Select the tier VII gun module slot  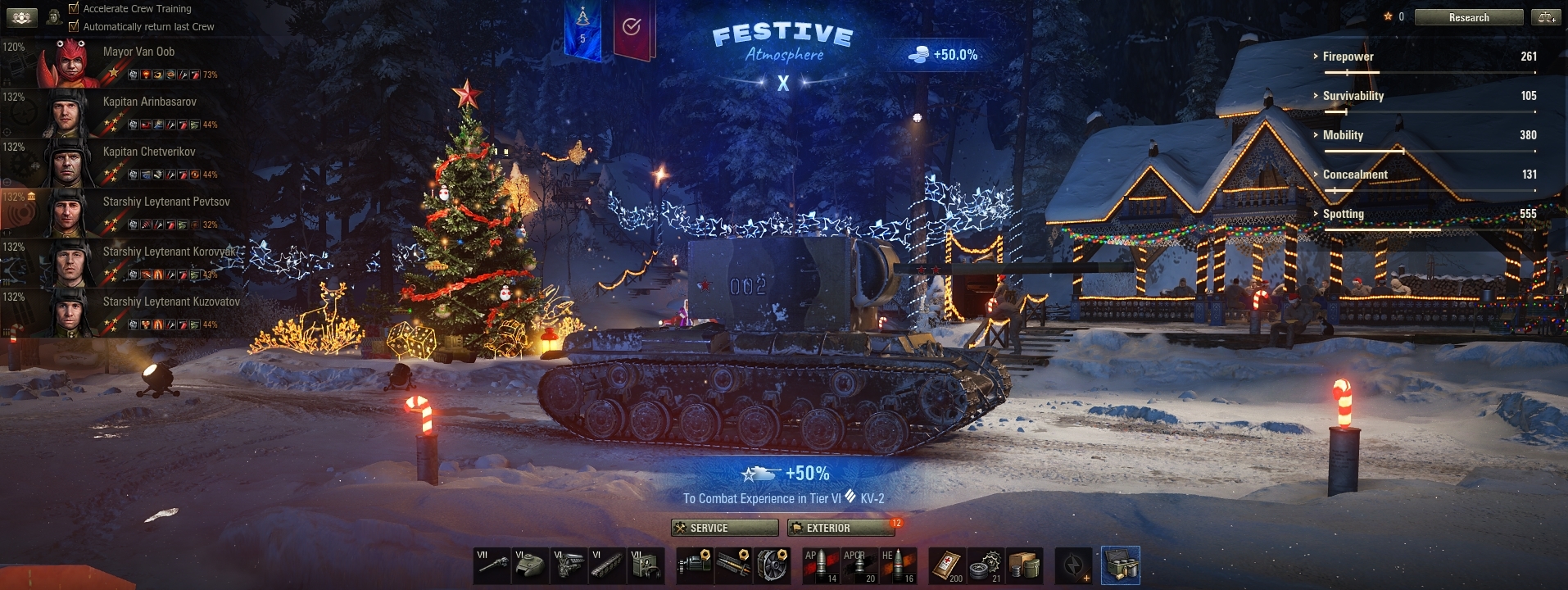click(492, 565)
